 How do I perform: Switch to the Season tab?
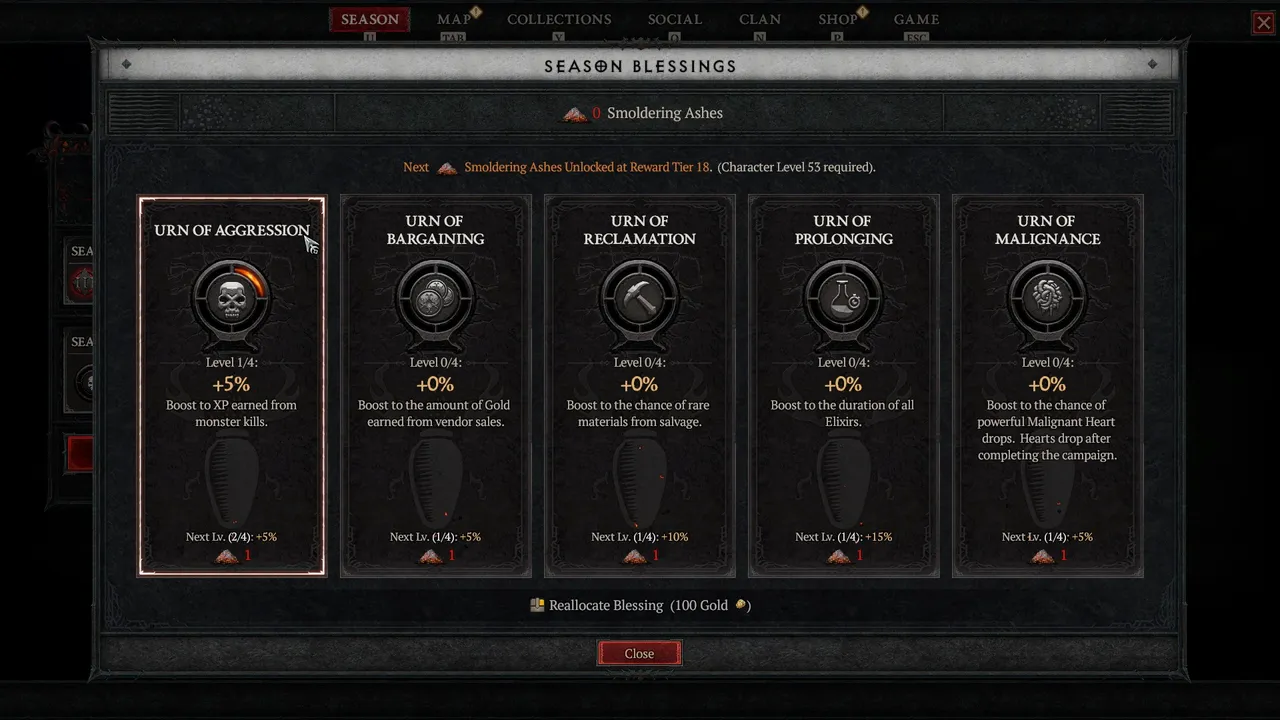point(369,19)
